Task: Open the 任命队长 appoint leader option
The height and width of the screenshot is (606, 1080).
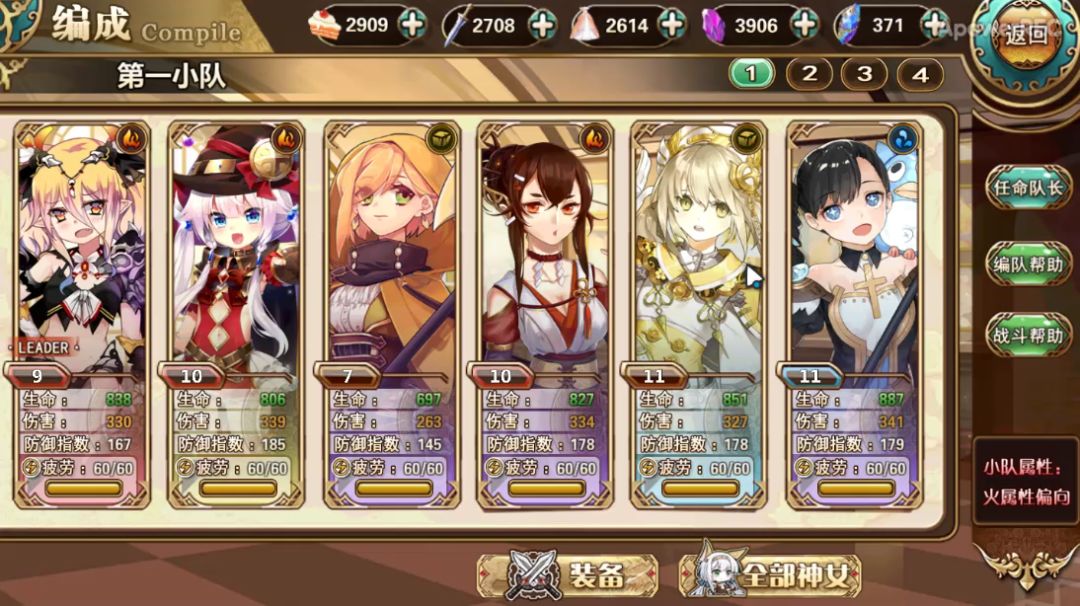Action: [1028, 188]
